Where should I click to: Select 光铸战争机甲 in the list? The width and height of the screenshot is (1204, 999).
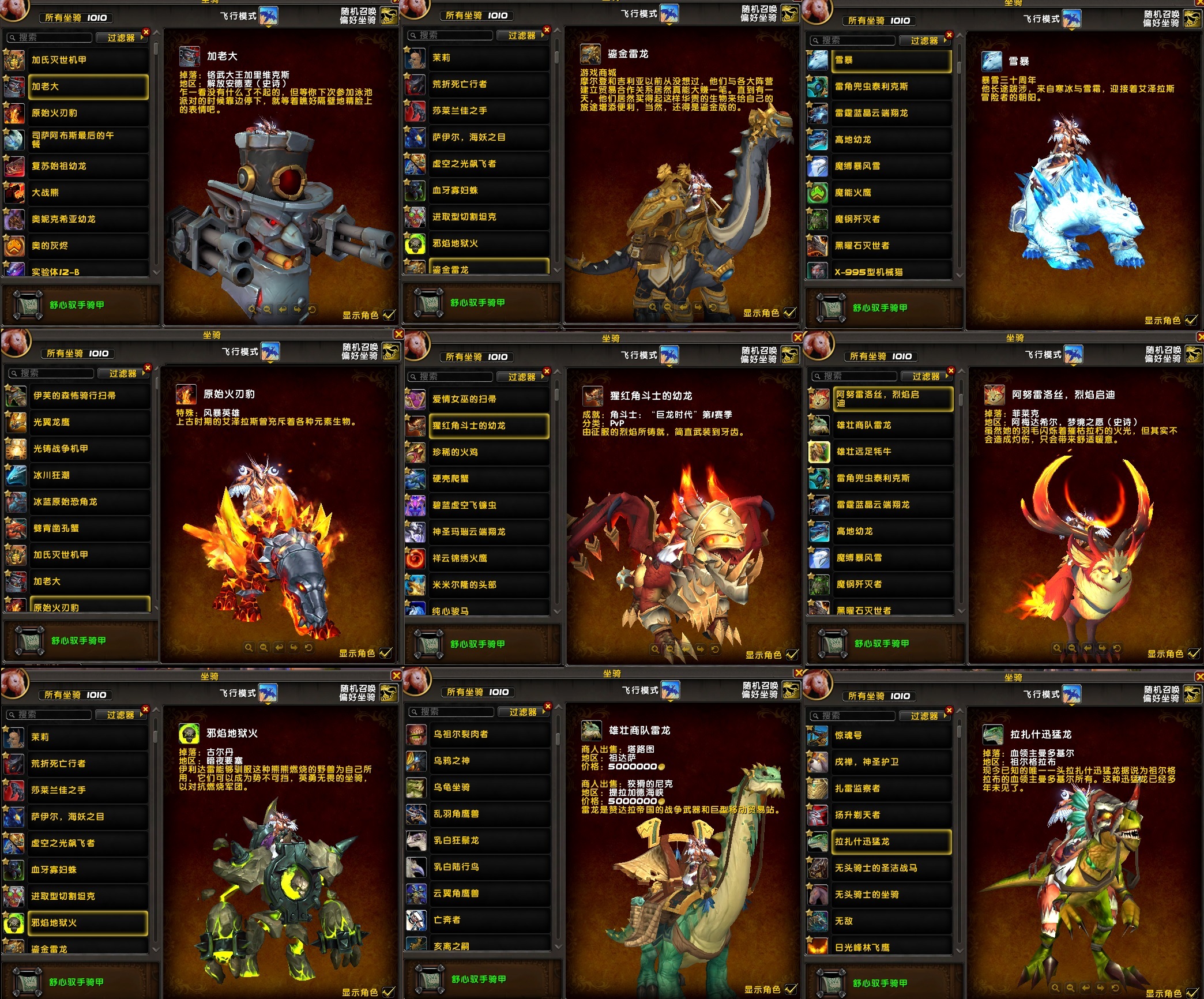click(89, 449)
